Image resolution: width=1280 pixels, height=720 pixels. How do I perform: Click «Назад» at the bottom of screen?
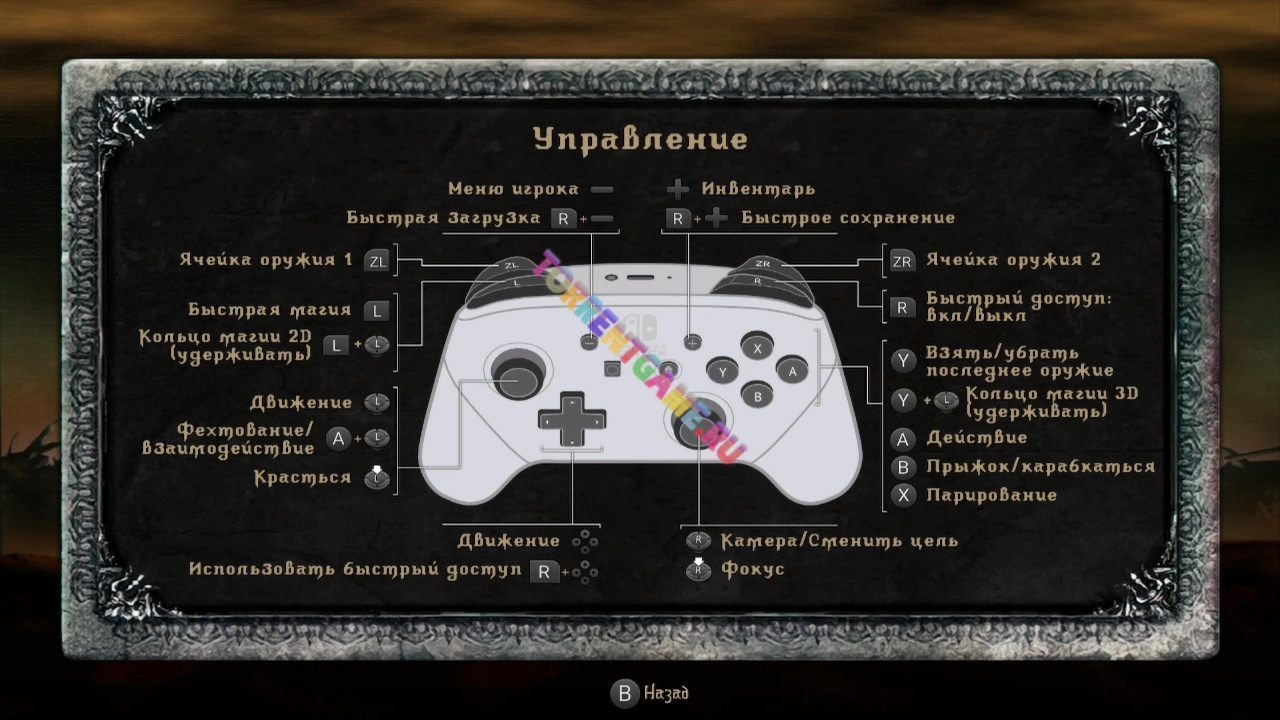tap(648, 693)
